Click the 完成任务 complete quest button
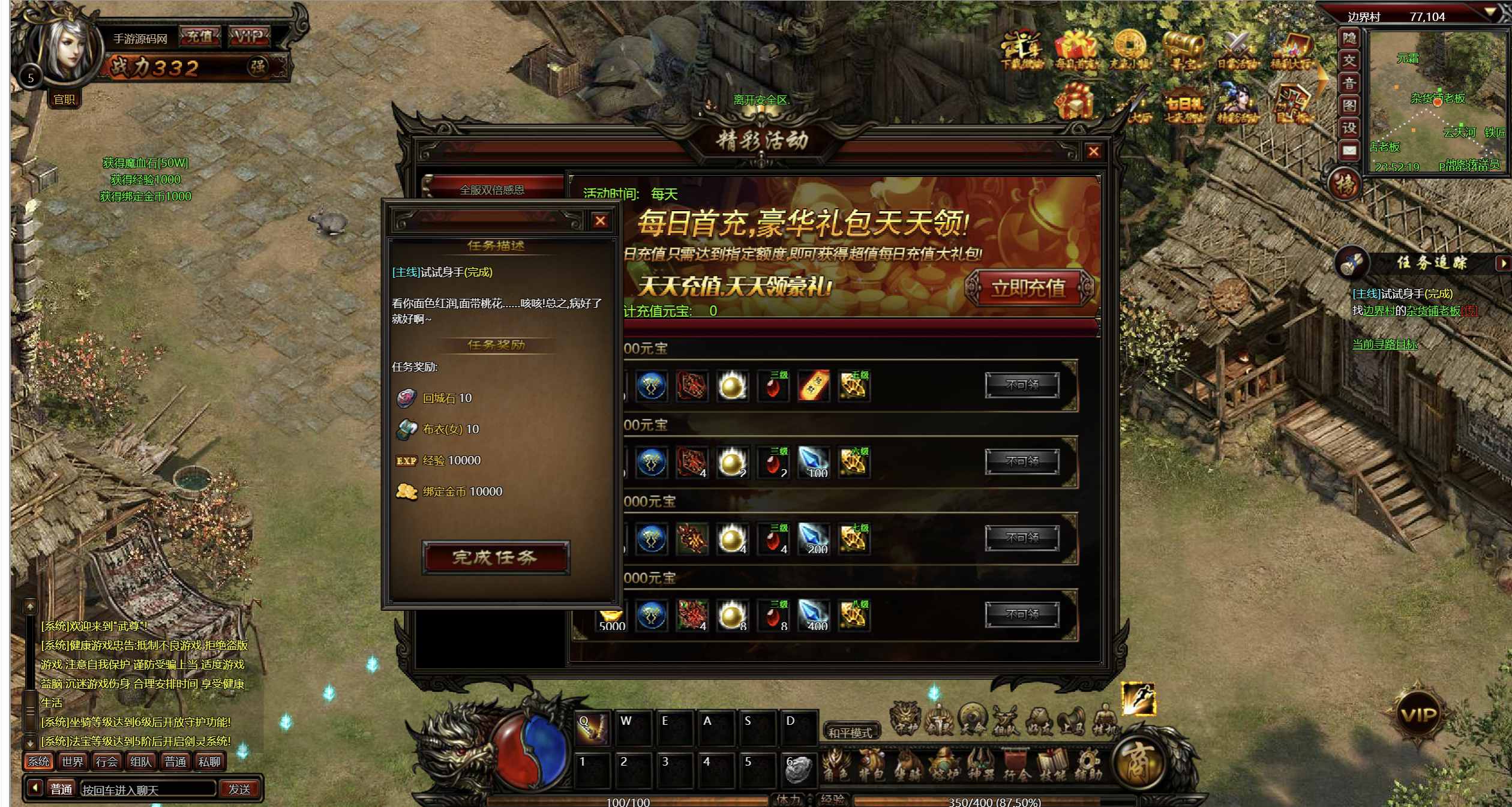This screenshot has width=1512, height=807. (495, 557)
